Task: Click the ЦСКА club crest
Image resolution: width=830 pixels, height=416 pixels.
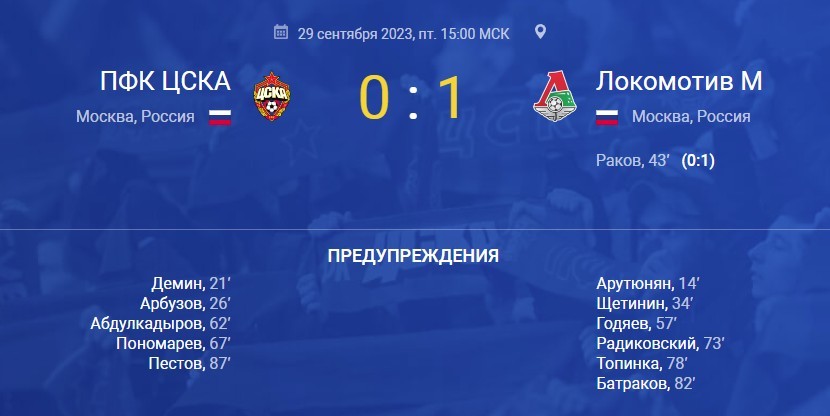Action: [272, 95]
